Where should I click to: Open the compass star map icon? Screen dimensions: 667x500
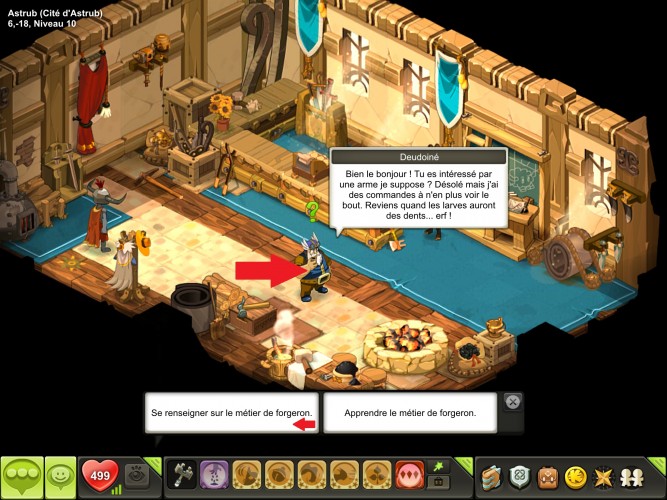[606, 476]
